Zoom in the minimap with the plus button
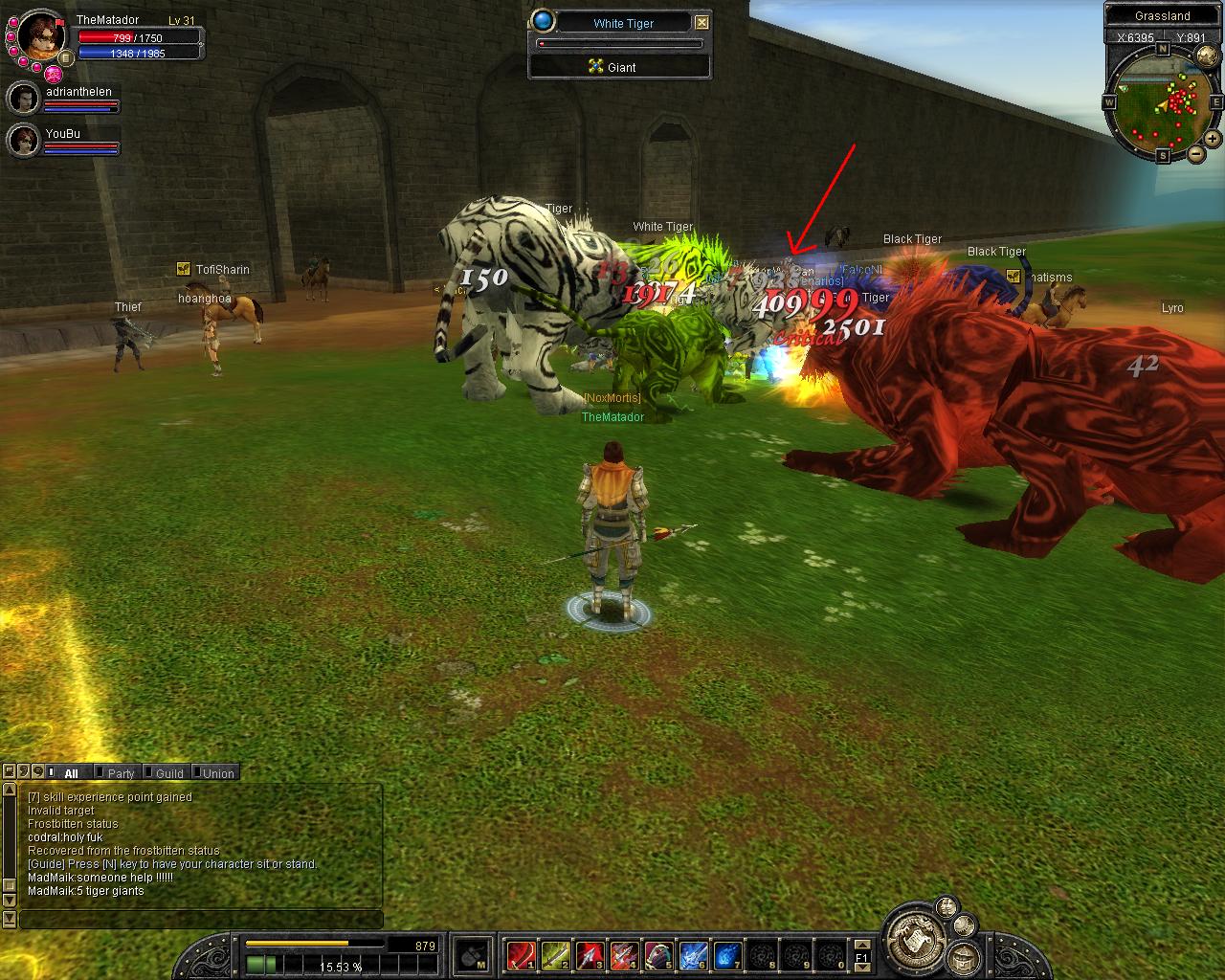The image size is (1225, 980). point(1213,139)
